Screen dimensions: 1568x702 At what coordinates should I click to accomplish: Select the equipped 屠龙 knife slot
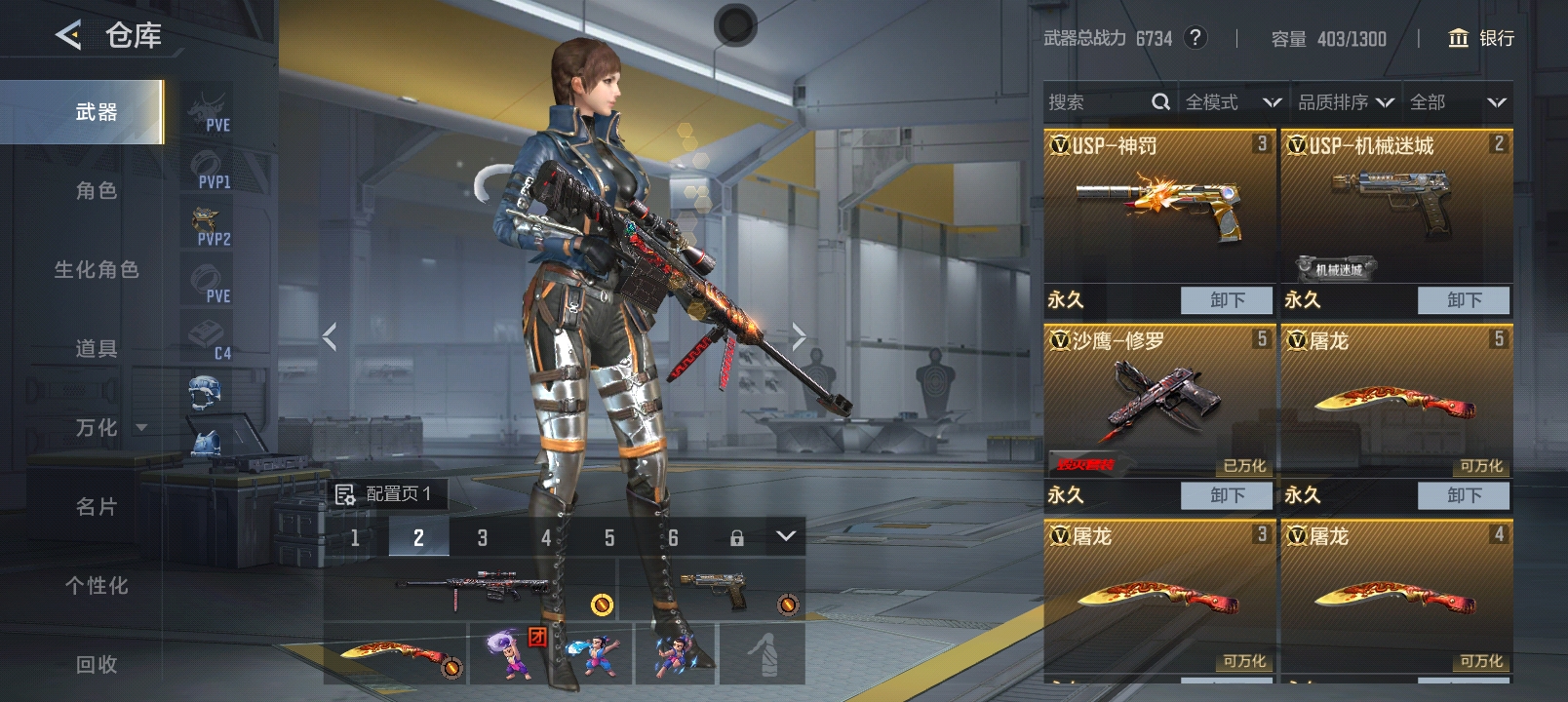click(x=395, y=653)
